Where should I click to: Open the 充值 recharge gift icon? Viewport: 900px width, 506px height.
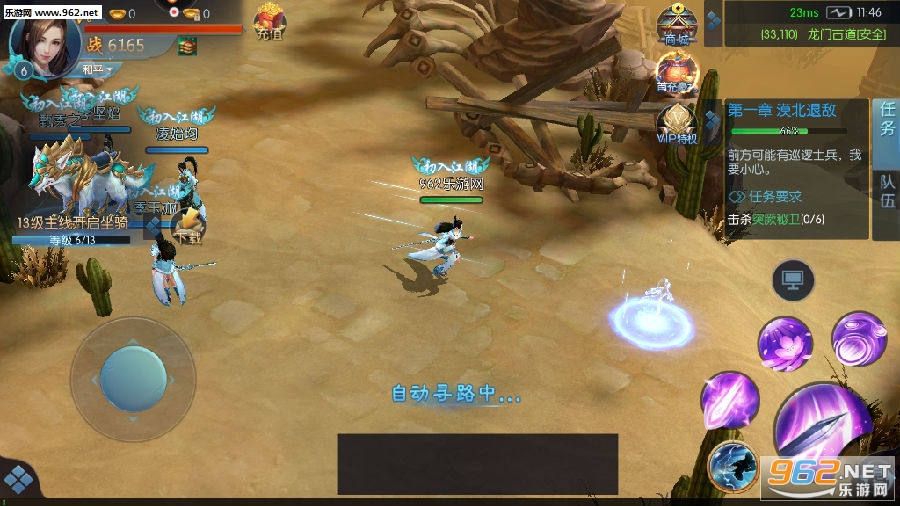click(269, 22)
